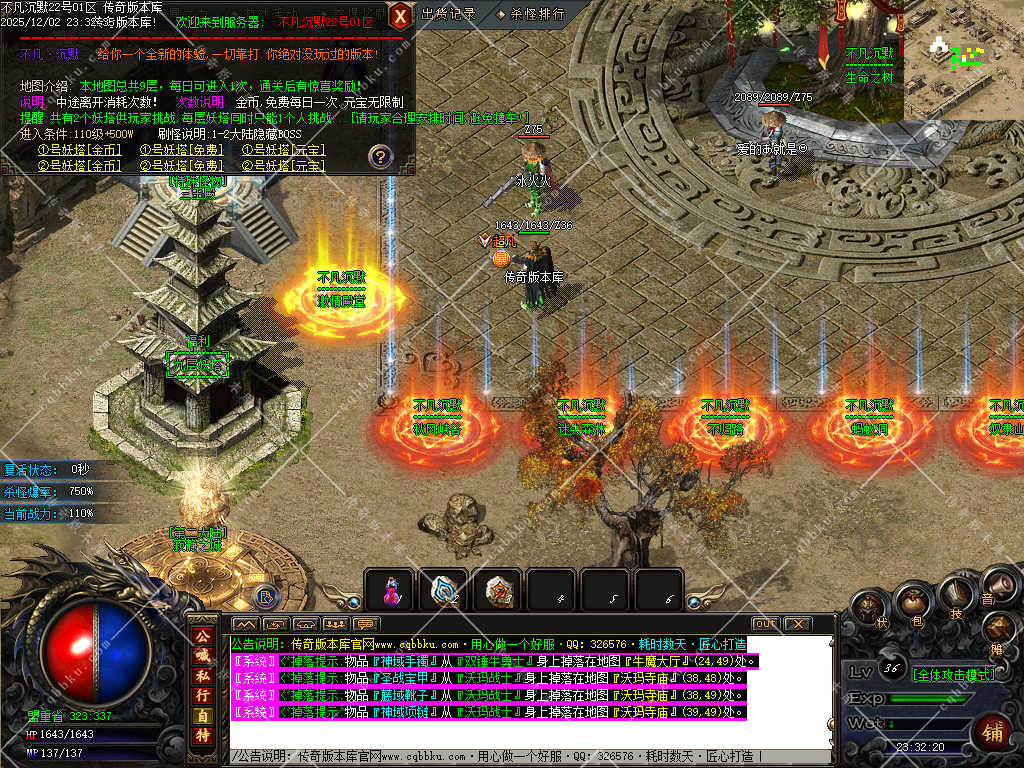Choose ②号妖塔[元宝] tower entry

pos(283,165)
